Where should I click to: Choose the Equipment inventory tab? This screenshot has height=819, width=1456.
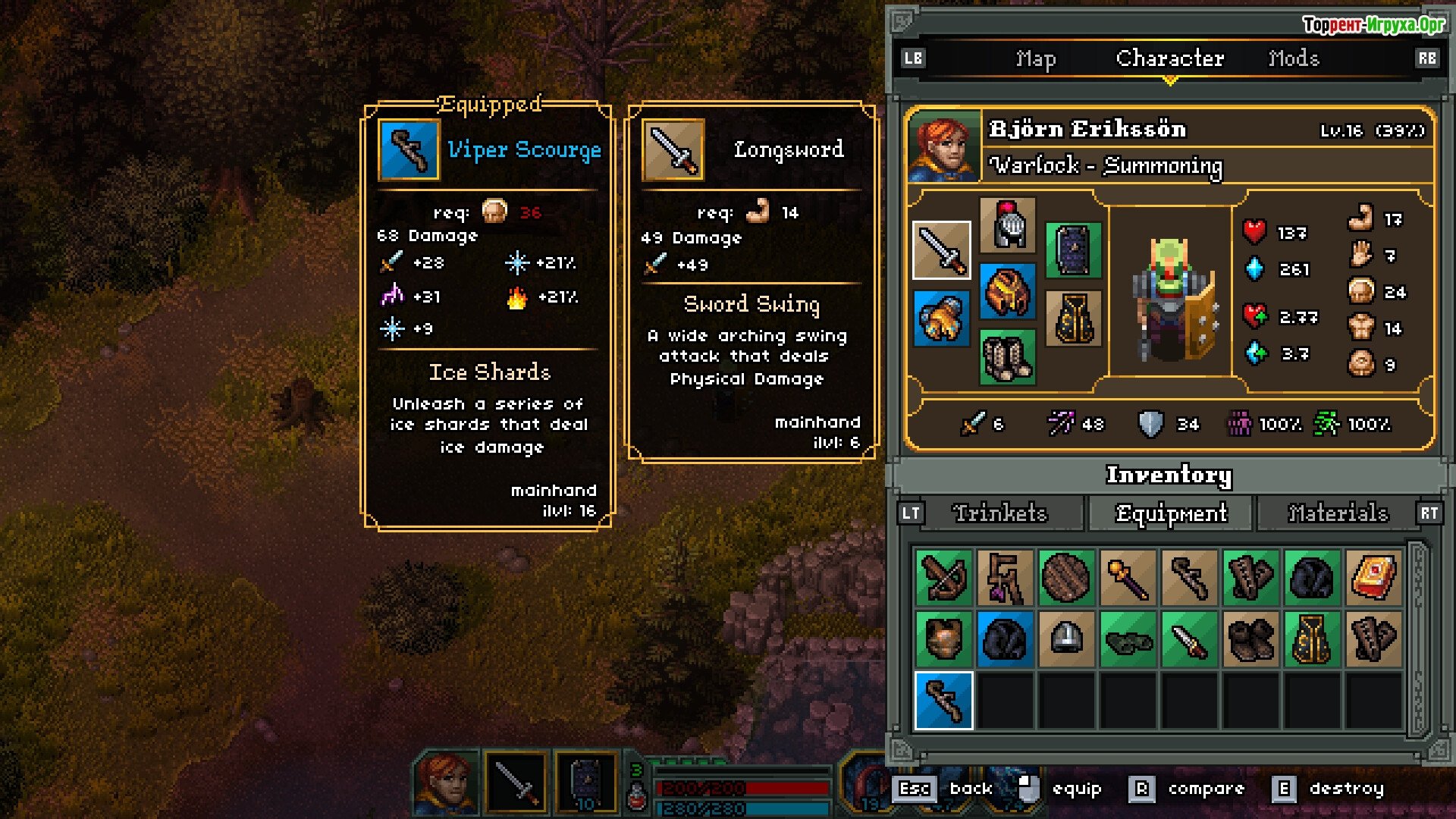click(x=1171, y=513)
